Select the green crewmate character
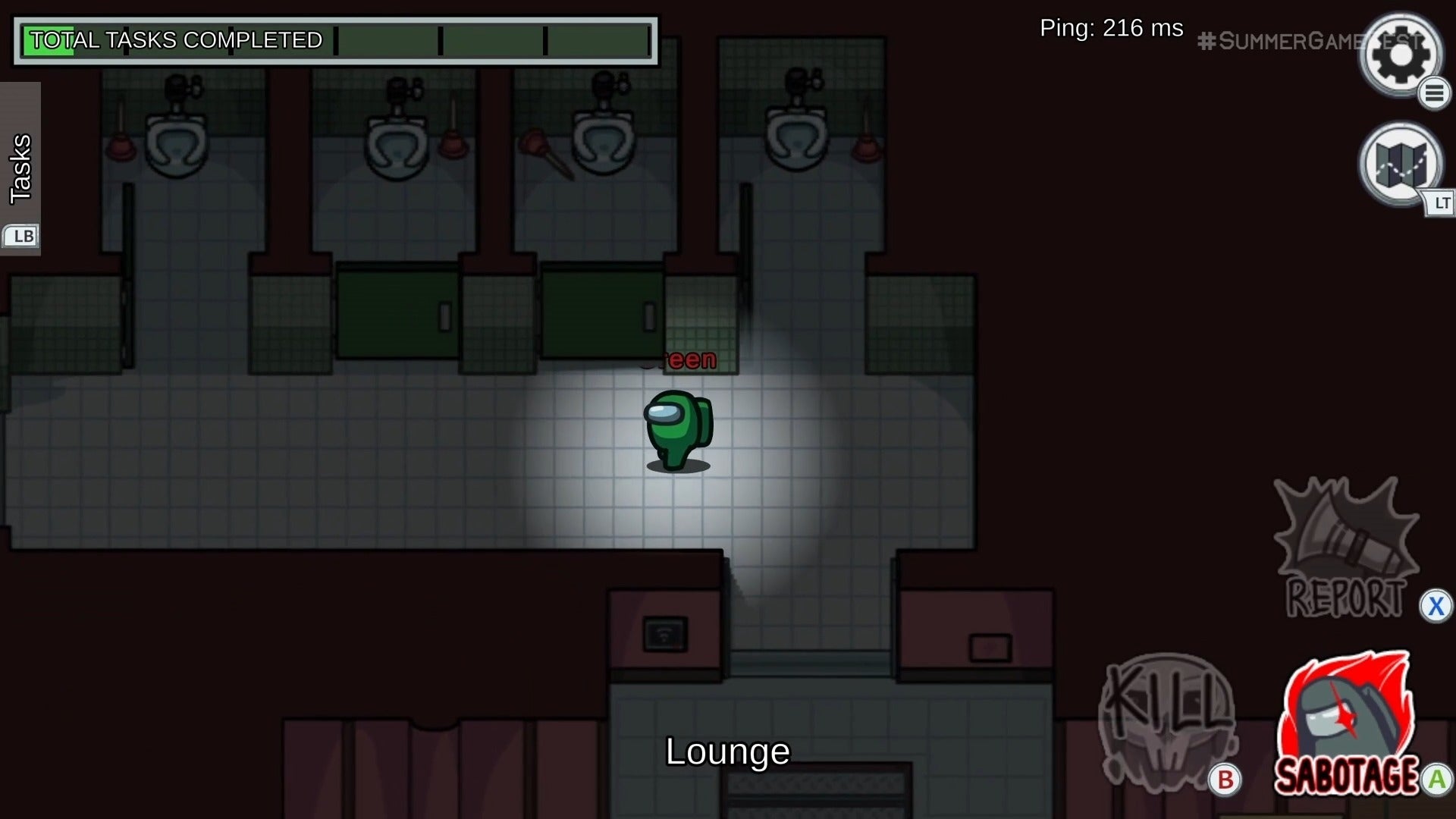The height and width of the screenshot is (819, 1456). (677, 428)
